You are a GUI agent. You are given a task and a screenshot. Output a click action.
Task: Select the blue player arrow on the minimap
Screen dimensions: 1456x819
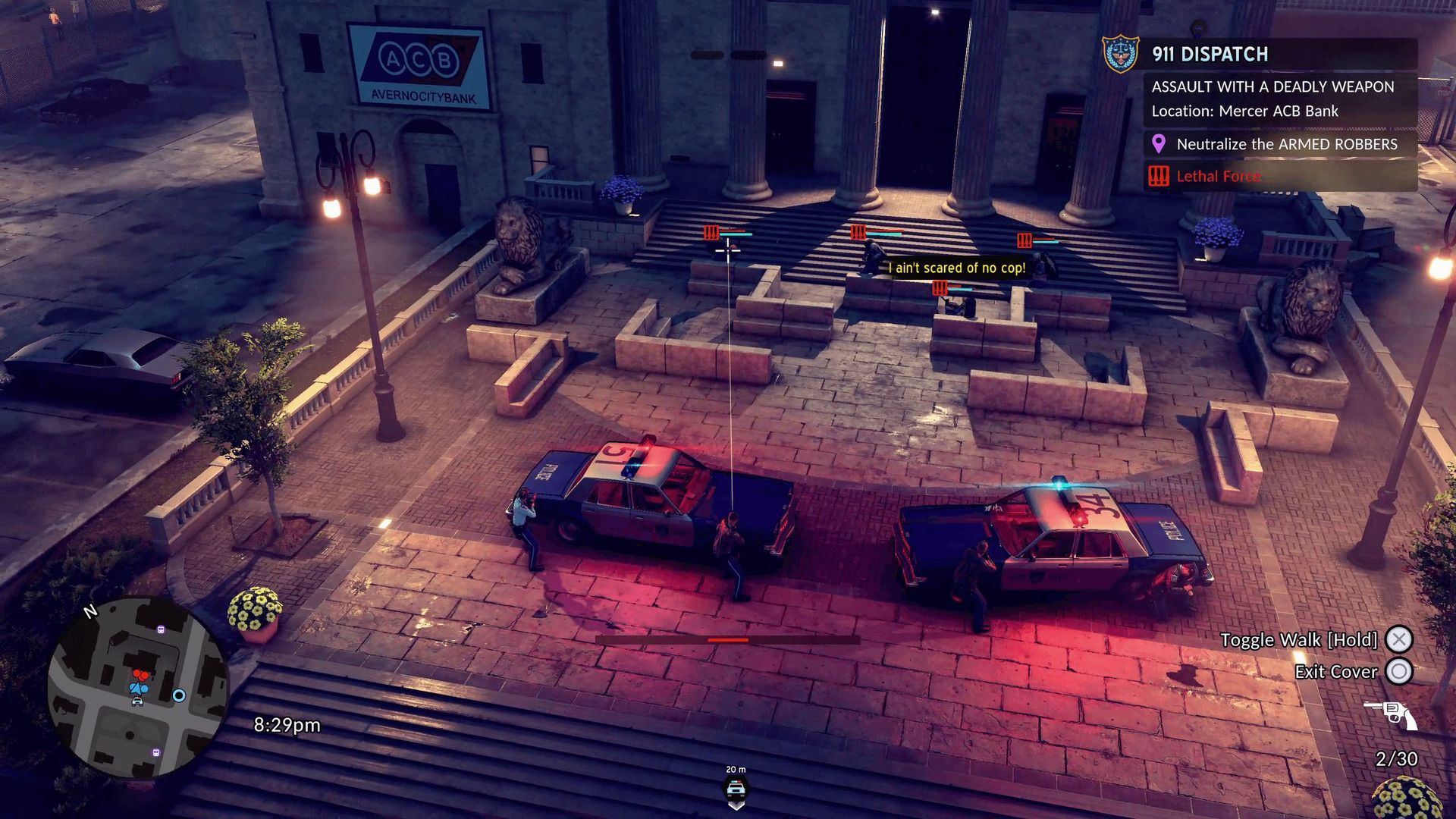[137, 689]
